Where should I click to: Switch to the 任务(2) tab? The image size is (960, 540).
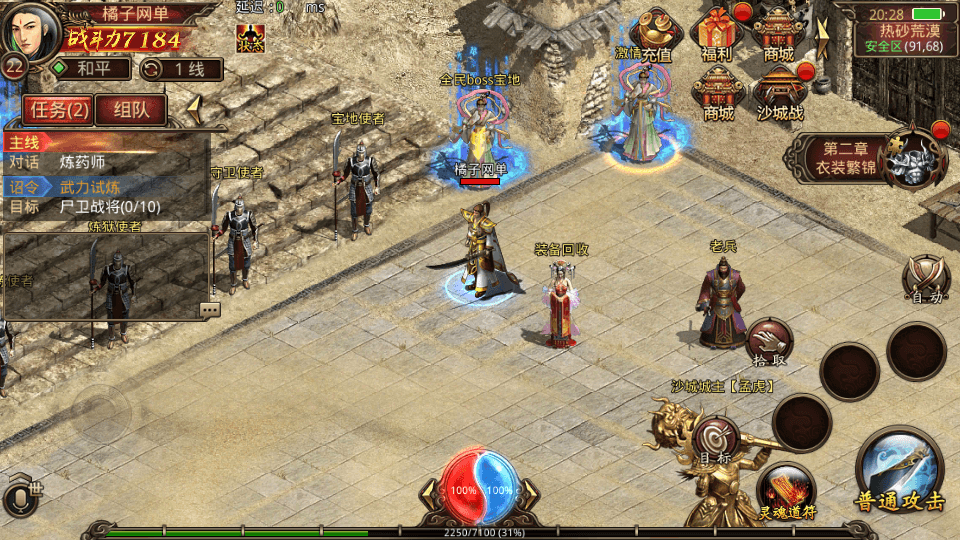tap(59, 109)
